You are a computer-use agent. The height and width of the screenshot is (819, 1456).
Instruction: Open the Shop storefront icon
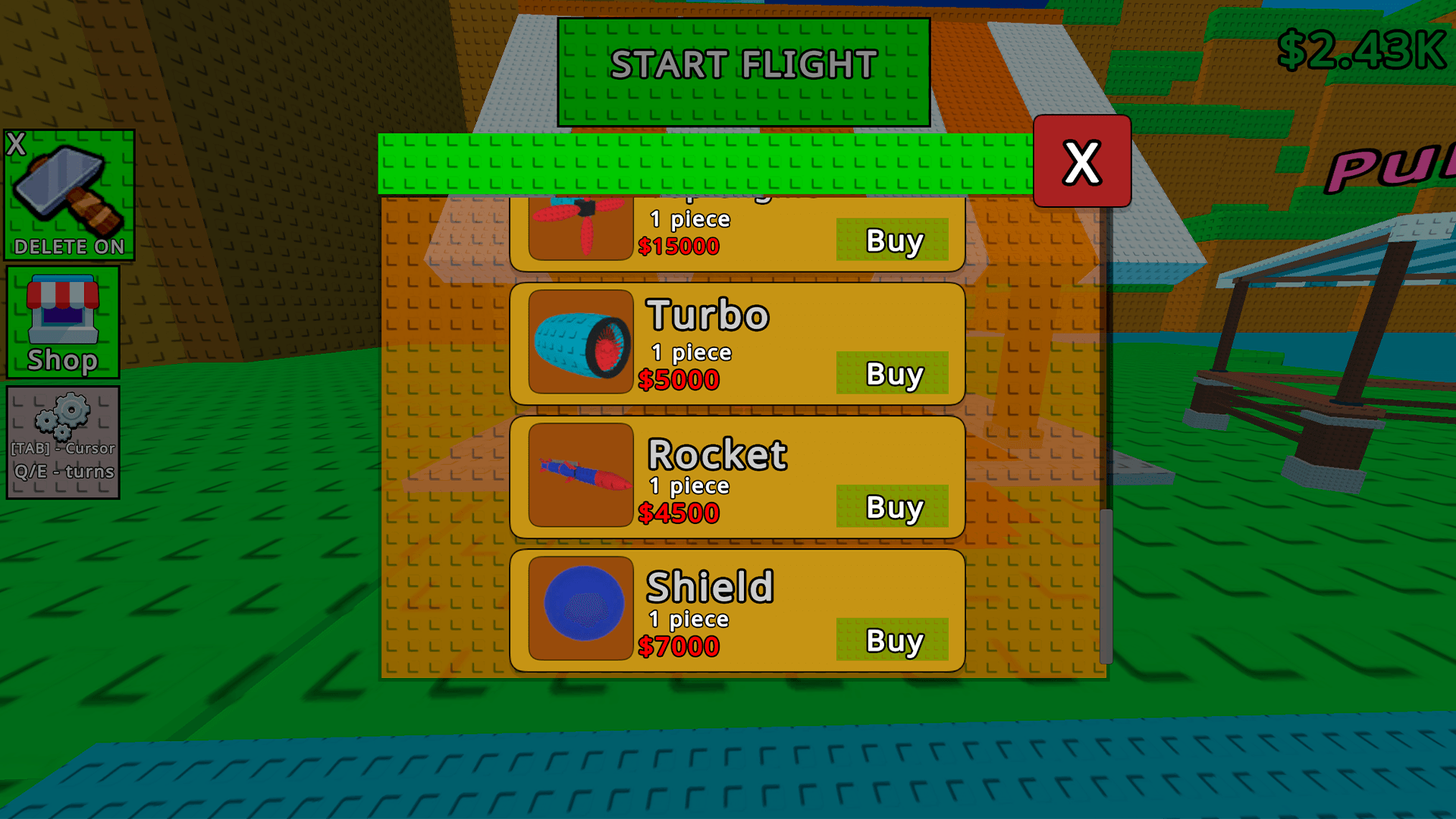(63, 318)
